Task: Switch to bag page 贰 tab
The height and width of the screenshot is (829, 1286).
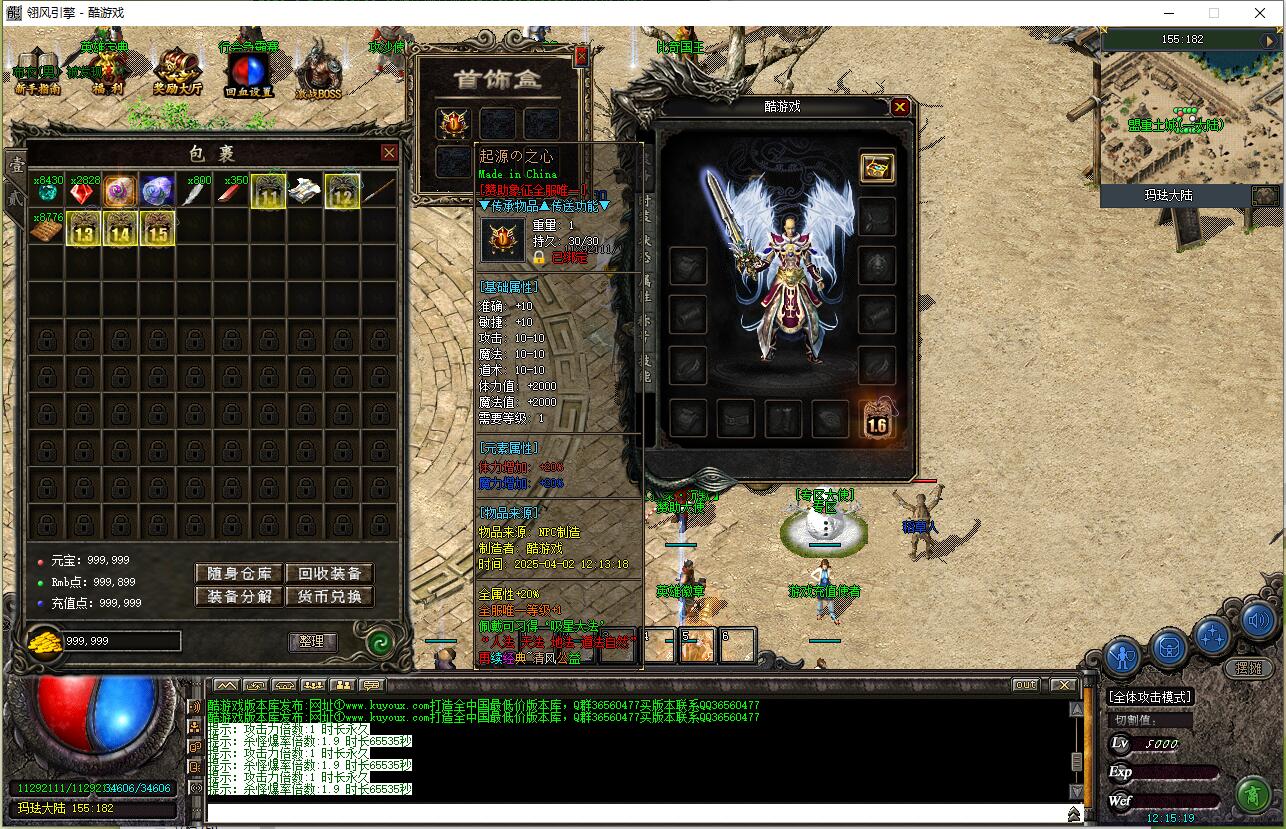Action: tap(16, 198)
